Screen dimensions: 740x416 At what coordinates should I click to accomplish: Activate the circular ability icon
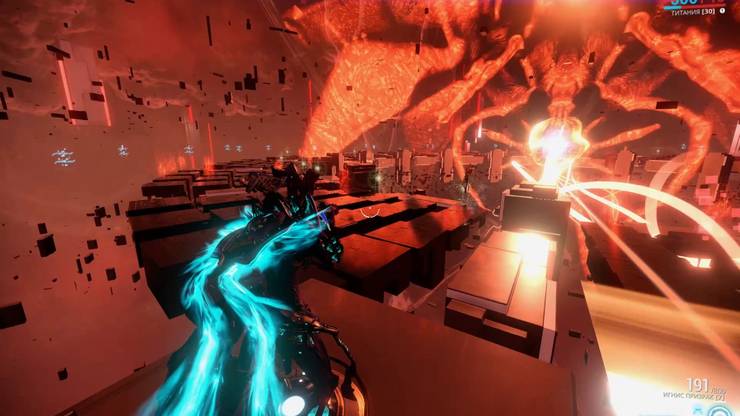[x=720, y=410]
